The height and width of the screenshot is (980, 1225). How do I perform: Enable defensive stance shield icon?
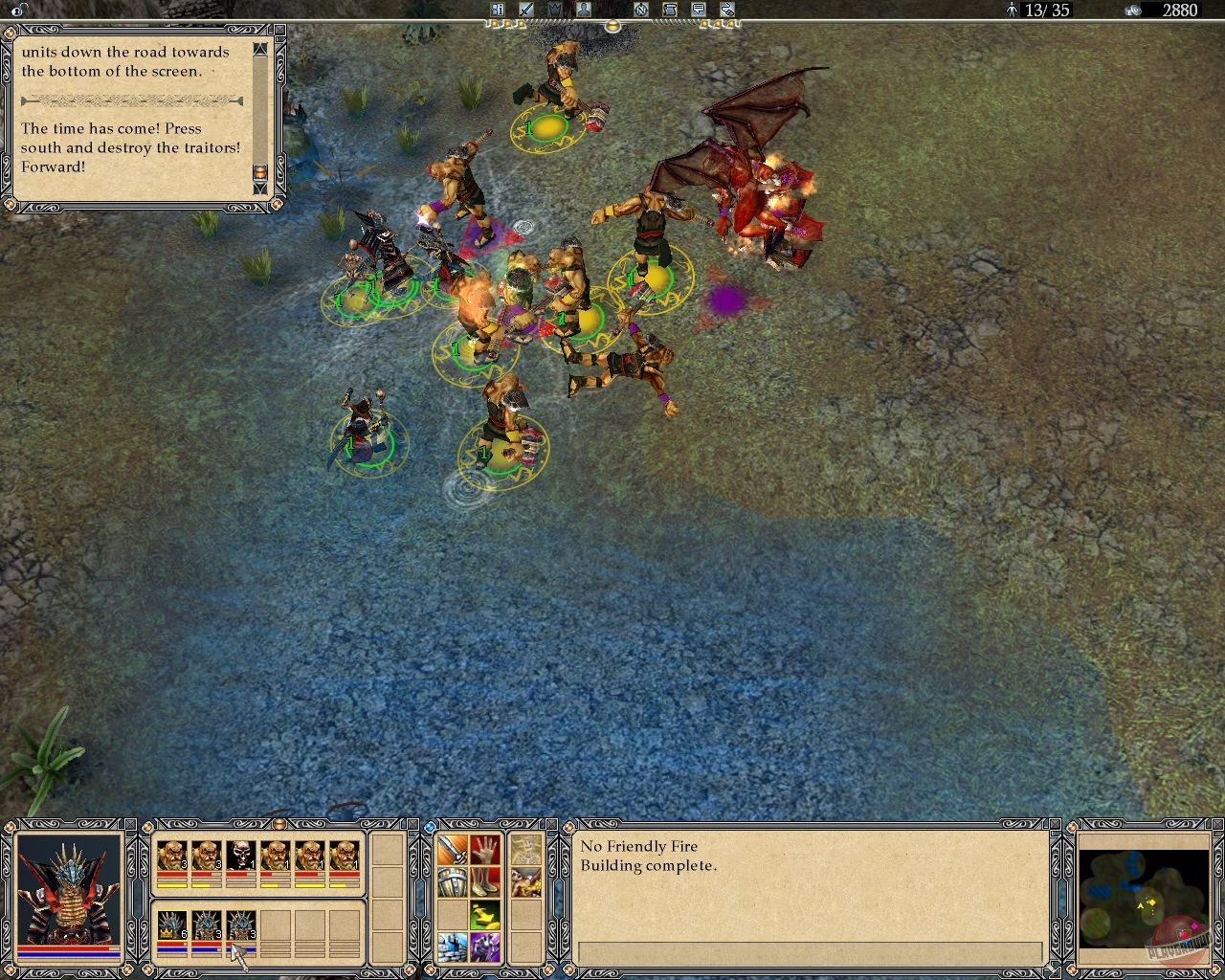pyautogui.click(x=452, y=882)
